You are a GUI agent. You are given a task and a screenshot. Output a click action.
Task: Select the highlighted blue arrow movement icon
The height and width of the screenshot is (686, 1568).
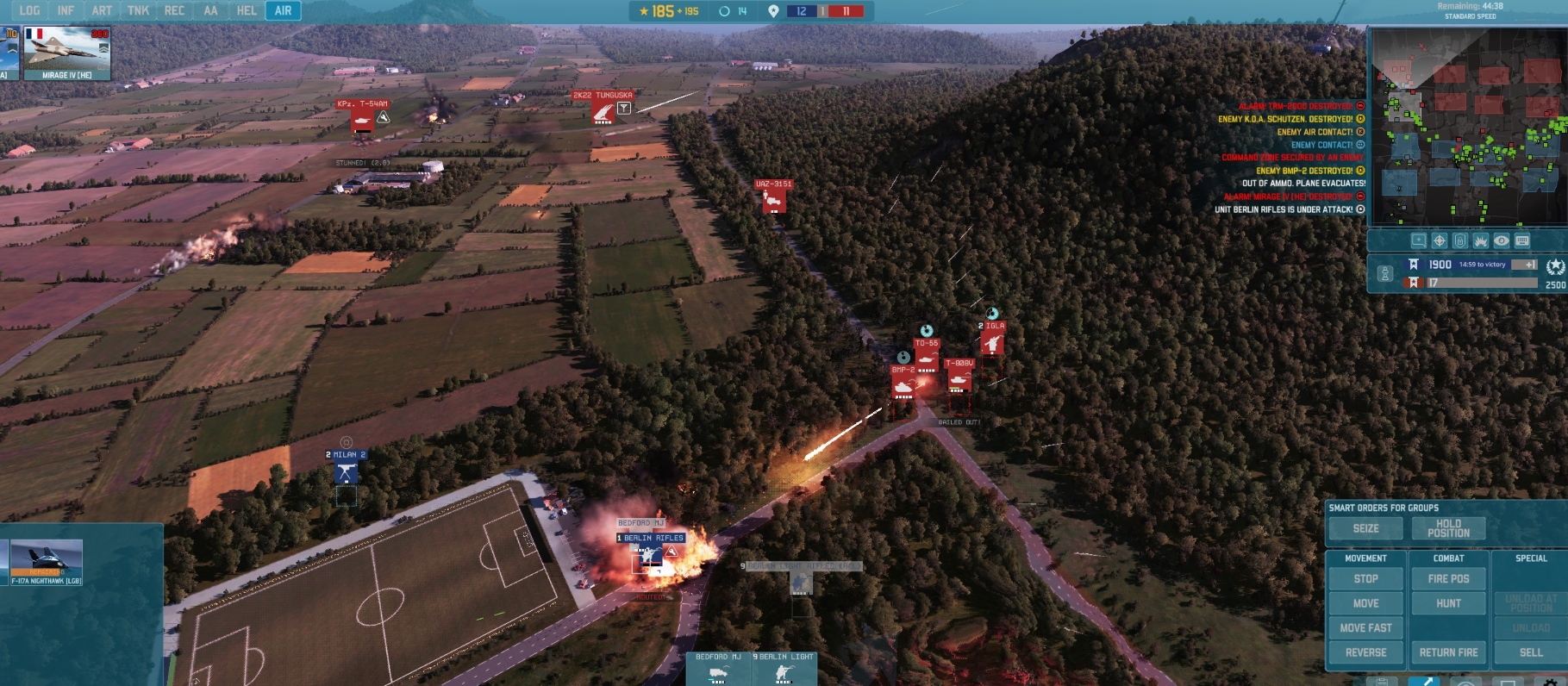tap(1423, 683)
